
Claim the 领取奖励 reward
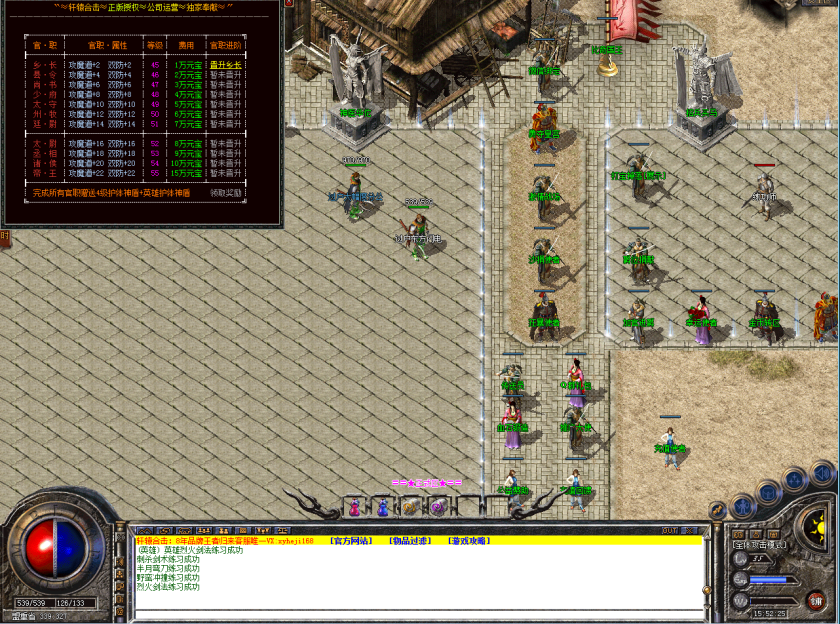225,193
